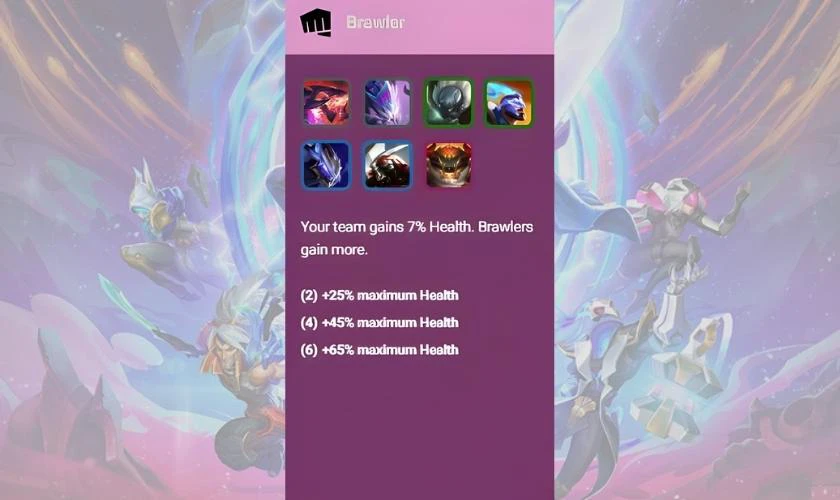
Task: Select the red champion with wide hat portrait
Action: (x=326, y=103)
